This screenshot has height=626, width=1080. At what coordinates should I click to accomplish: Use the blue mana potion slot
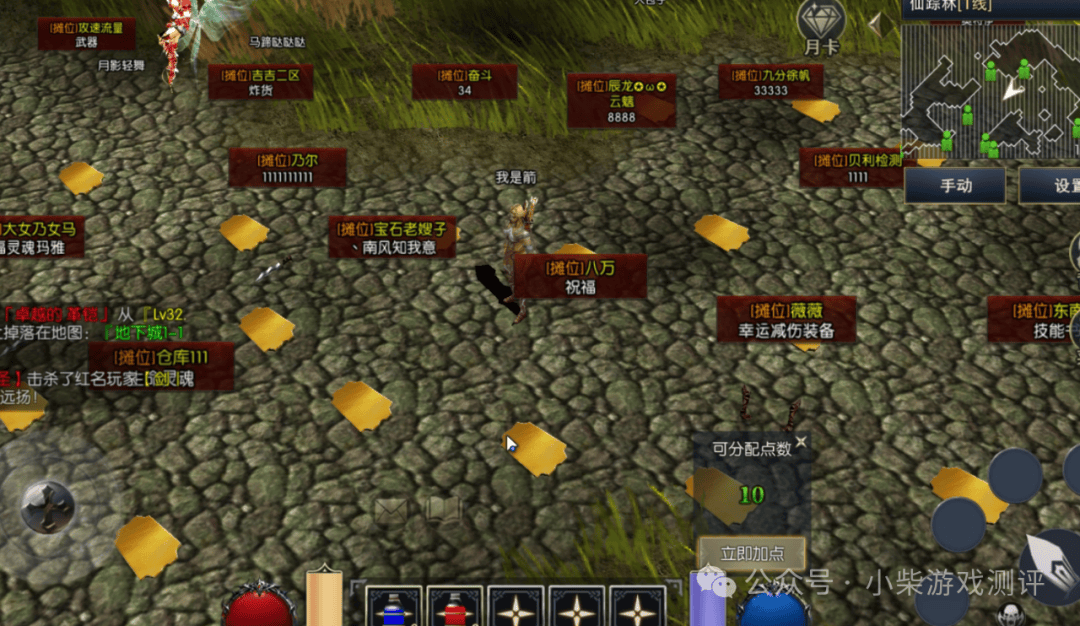(394, 608)
